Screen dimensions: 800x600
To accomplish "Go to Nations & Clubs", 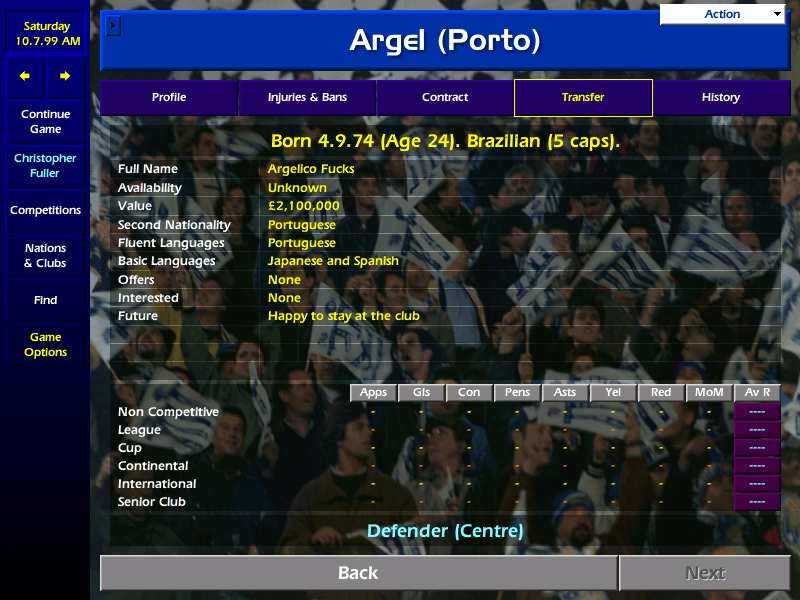I will 45,256.
